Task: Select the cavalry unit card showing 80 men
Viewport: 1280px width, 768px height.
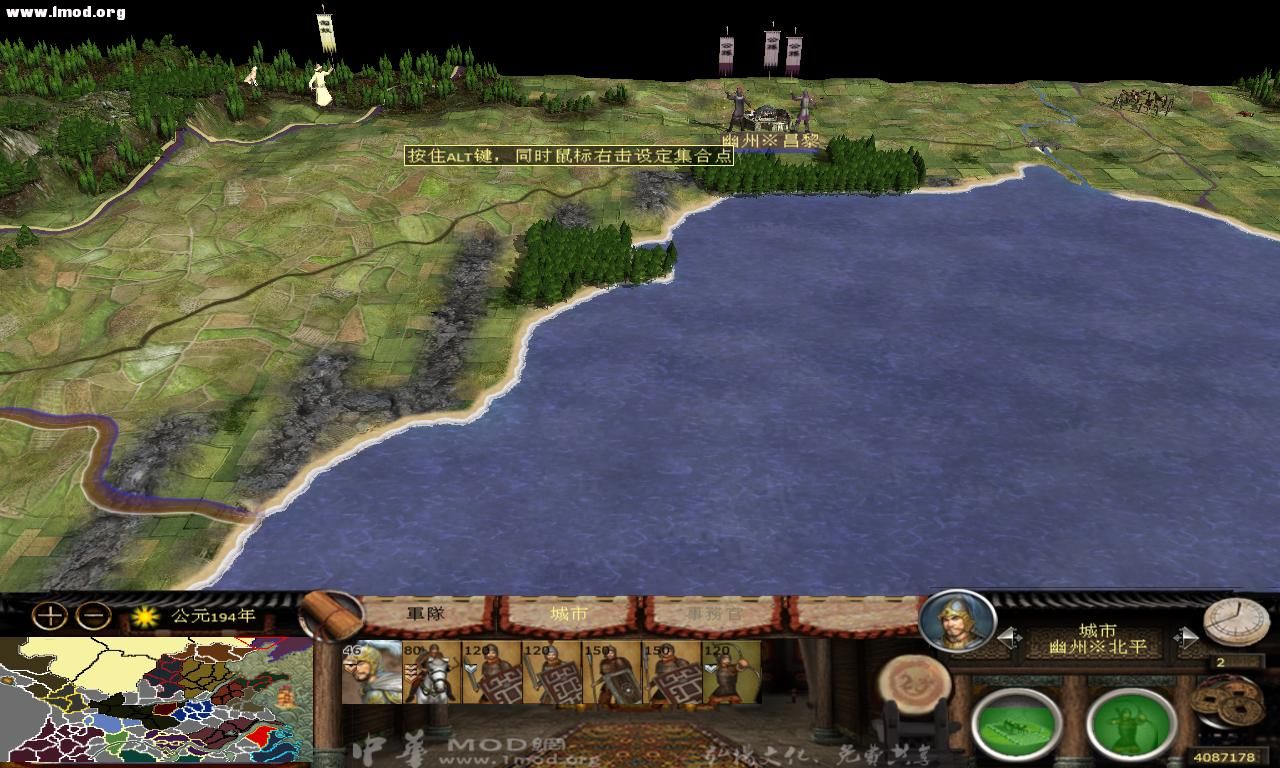Action: [x=432, y=675]
